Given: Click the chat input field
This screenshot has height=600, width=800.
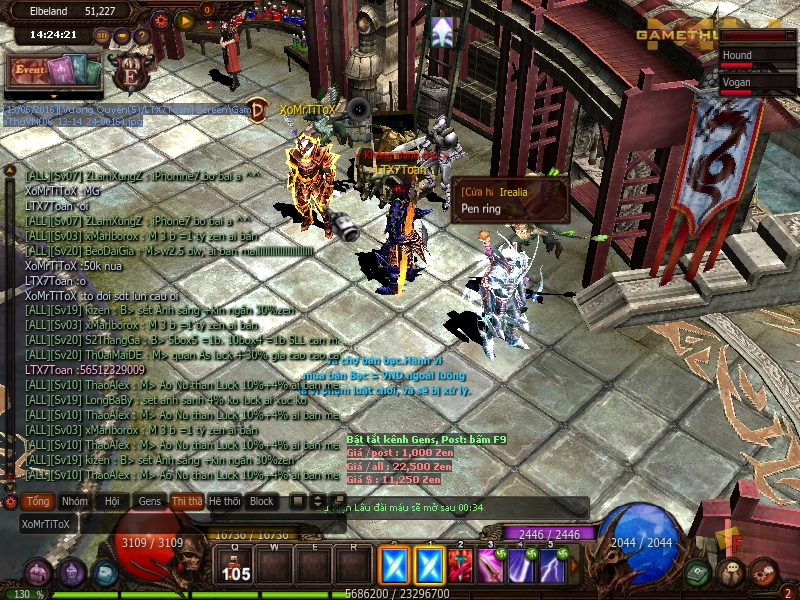Looking at the screenshot, I should point(150,523).
